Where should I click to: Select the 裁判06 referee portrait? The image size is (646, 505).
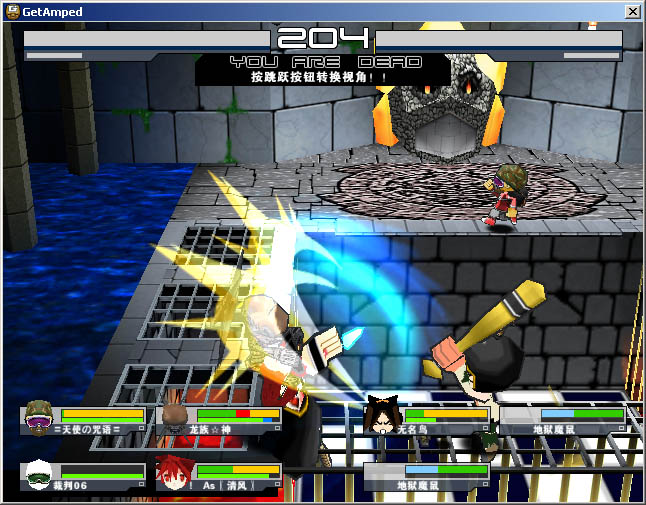click(x=39, y=473)
